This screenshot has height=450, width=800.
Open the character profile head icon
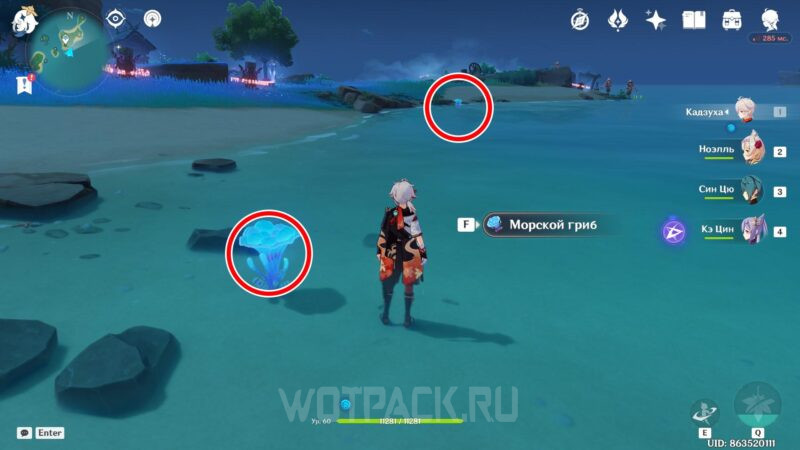point(770,19)
